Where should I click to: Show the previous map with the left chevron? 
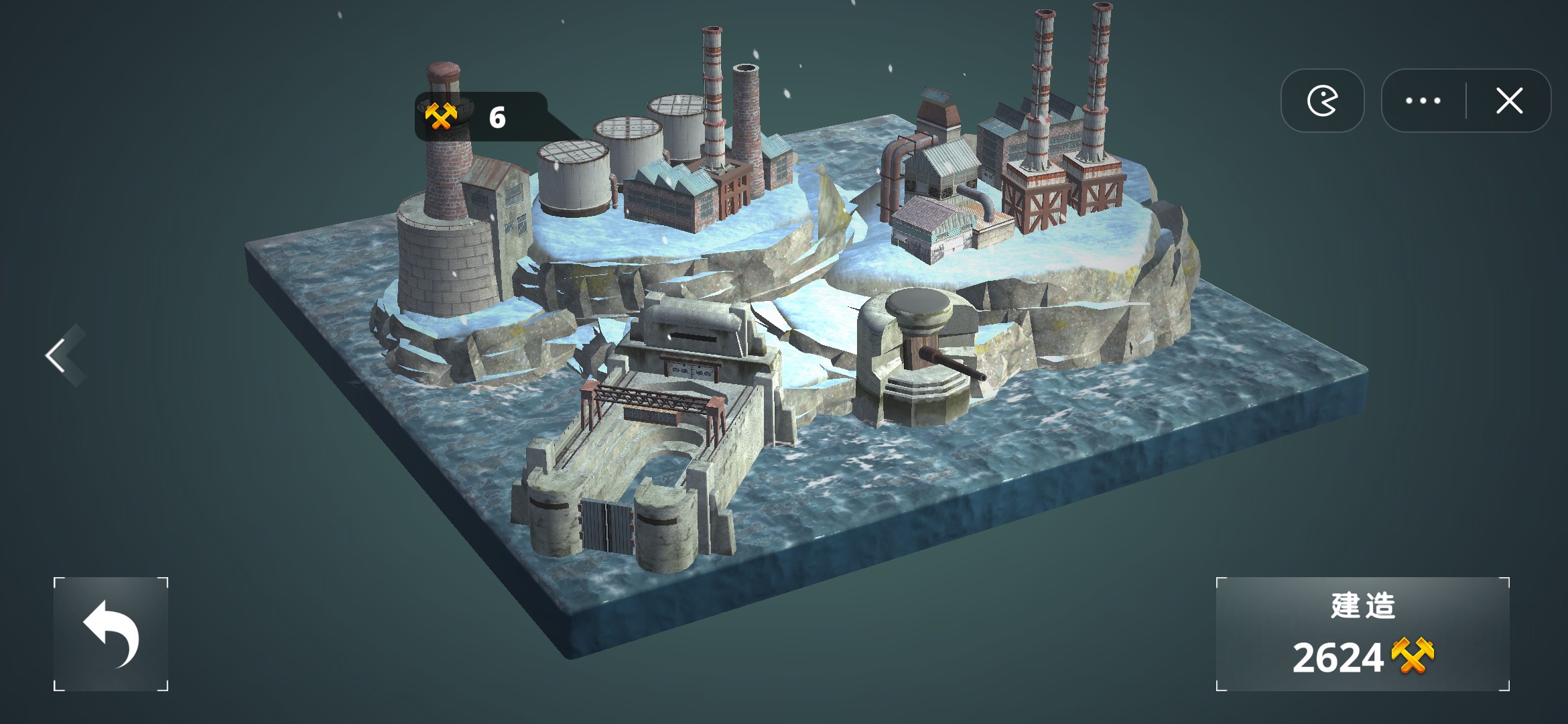tap(59, 355)
